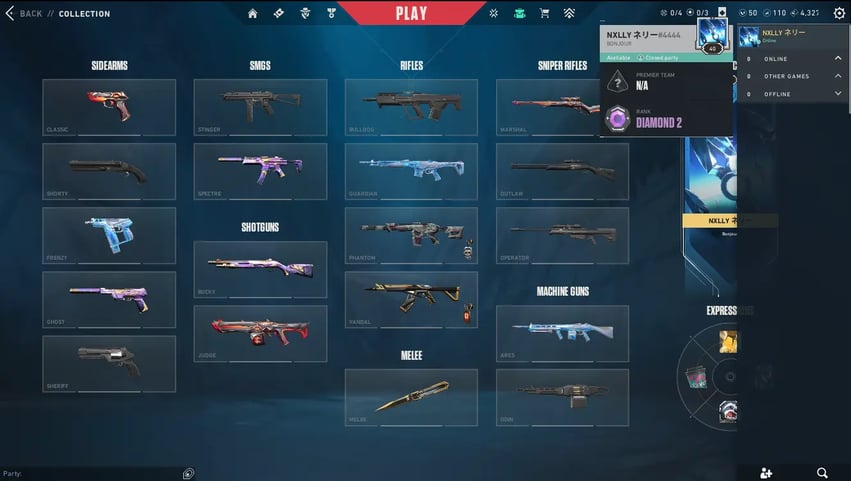Open the store cart icon

(544, 14)
